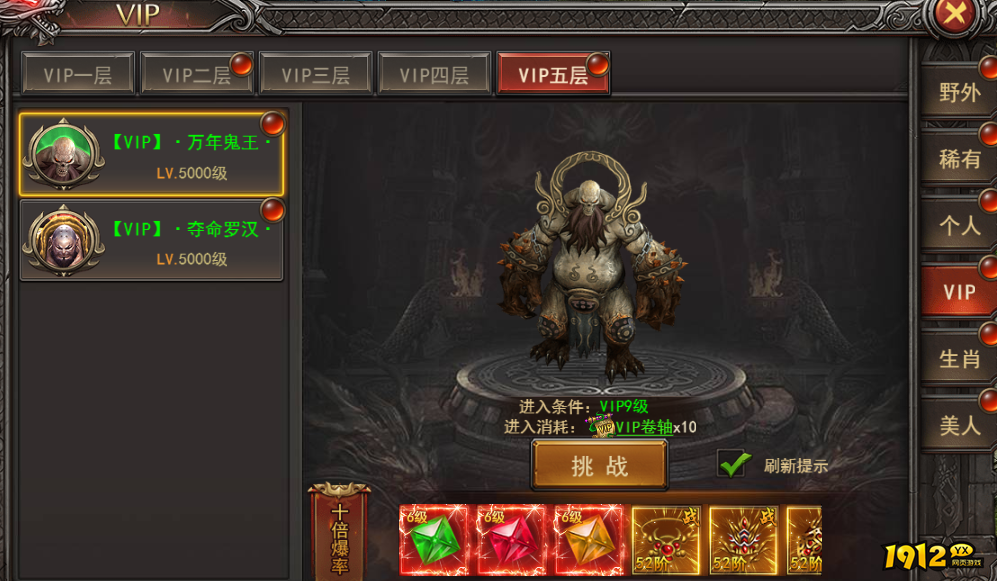The image size is (997, 581).
Task: Show the 美人 side category
Action: (x=959, y=426)
